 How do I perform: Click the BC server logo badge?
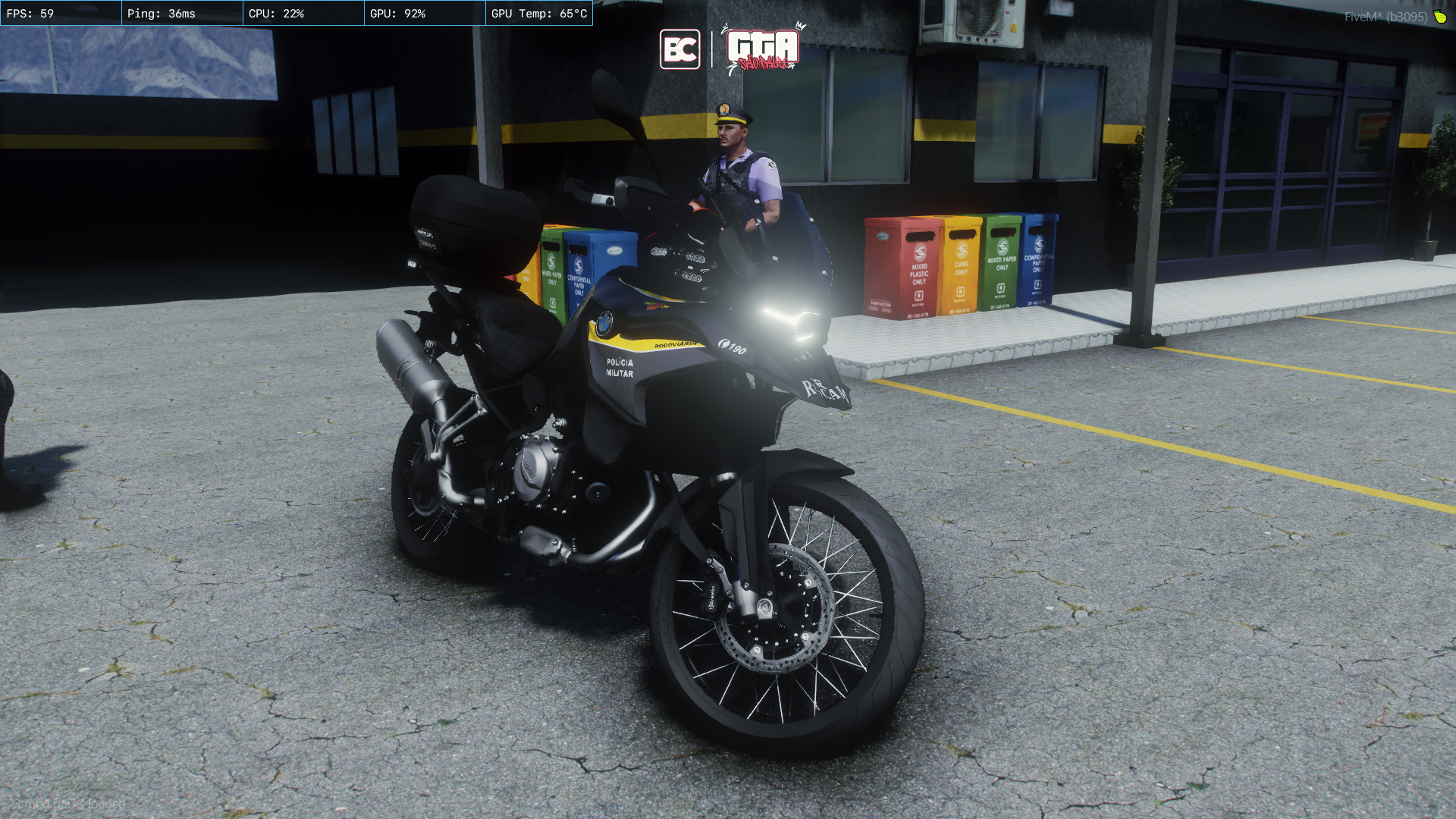[679, 49]
